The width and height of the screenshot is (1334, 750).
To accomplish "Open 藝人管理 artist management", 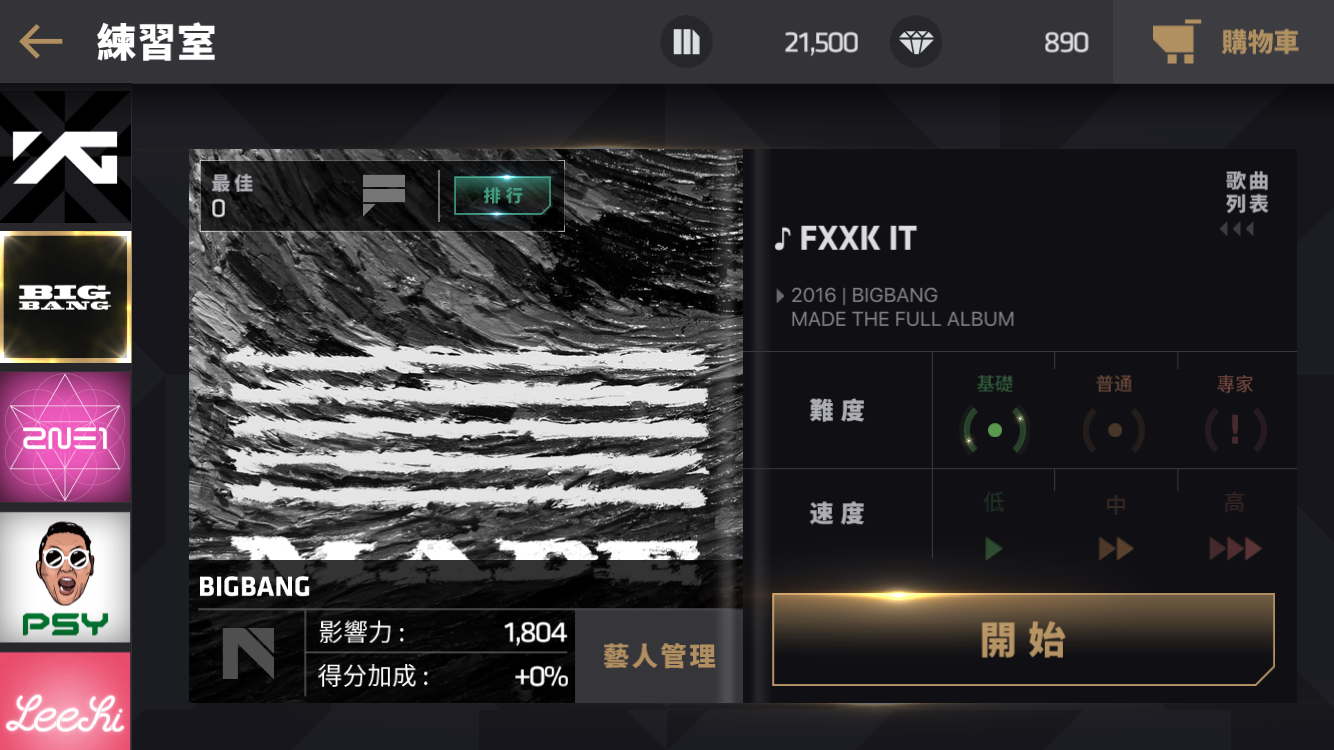I will 657,656.
